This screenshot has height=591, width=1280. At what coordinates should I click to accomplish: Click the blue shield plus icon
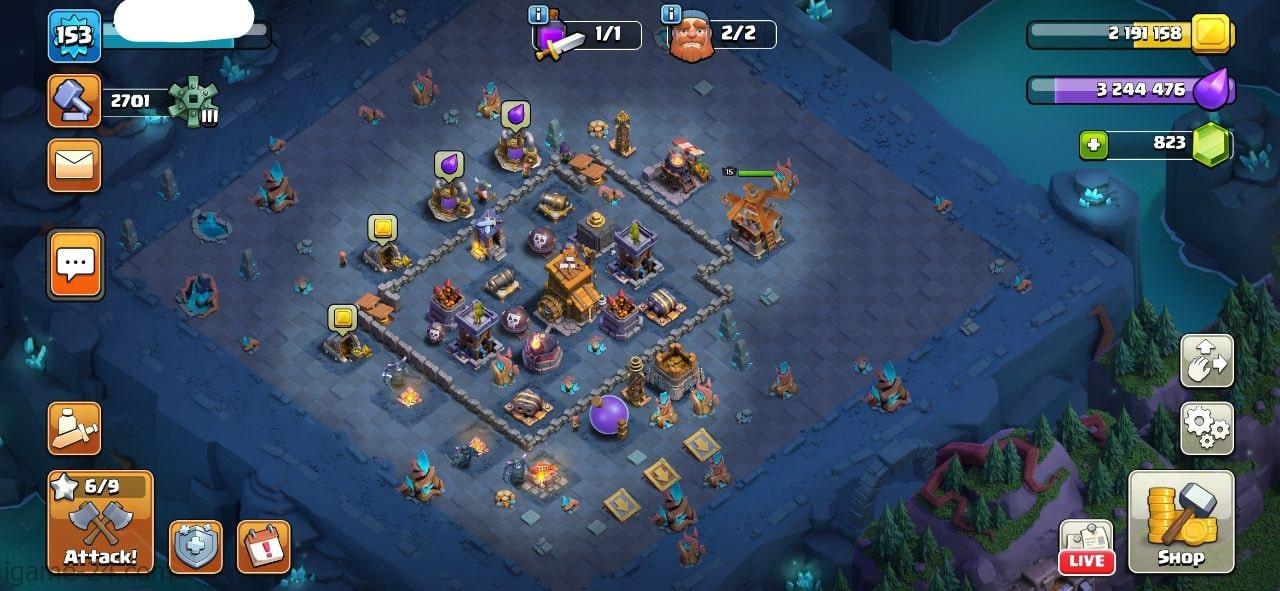(195, 547)
